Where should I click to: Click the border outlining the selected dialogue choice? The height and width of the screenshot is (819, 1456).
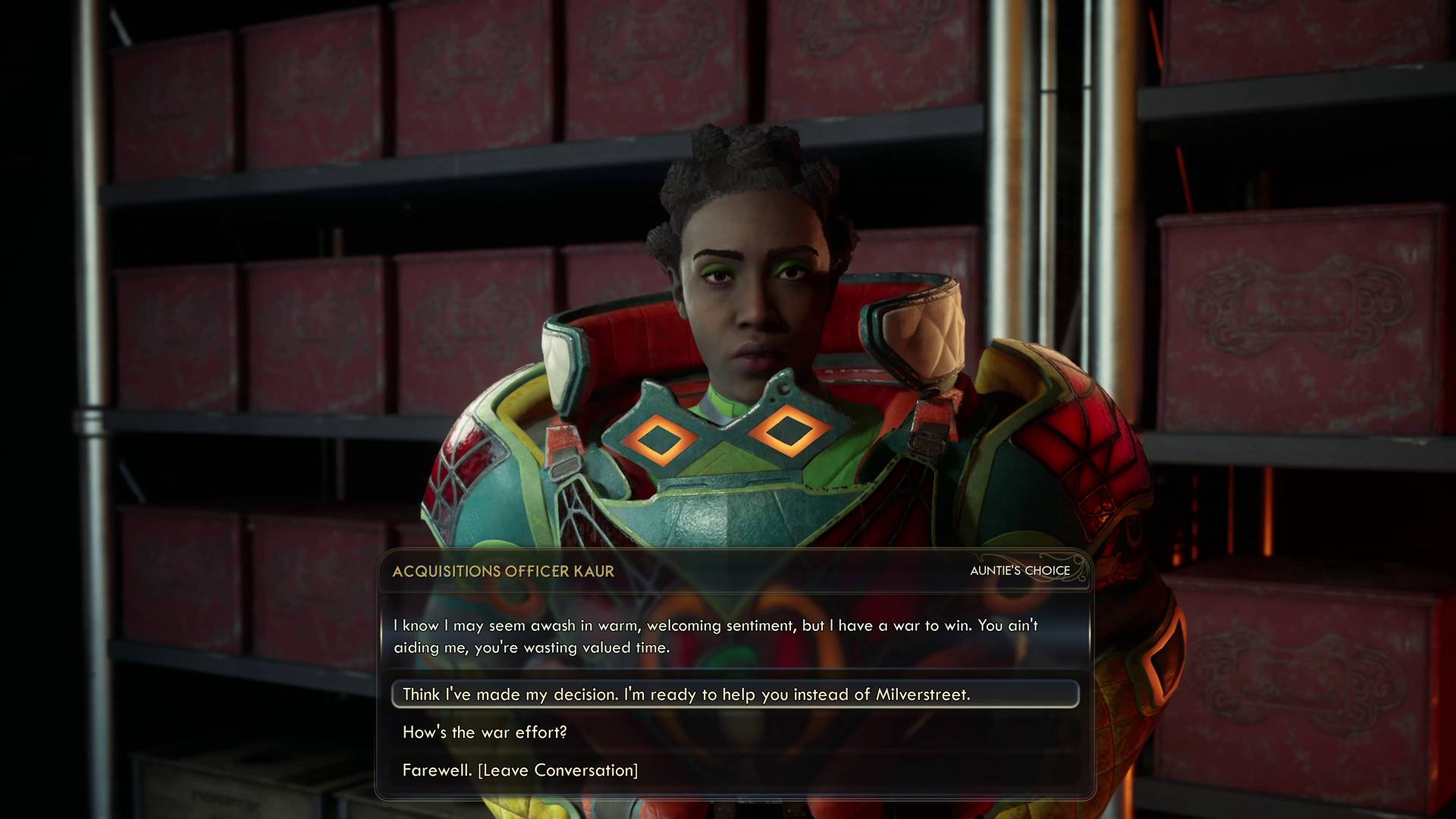click(393, 693)
